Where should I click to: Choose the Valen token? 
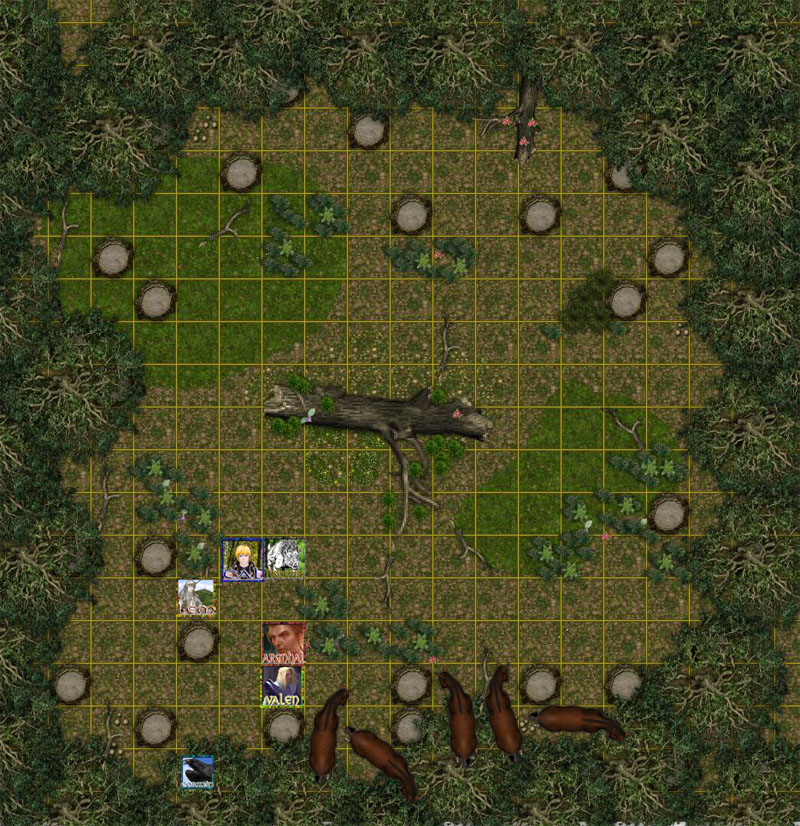pos(283,686)
